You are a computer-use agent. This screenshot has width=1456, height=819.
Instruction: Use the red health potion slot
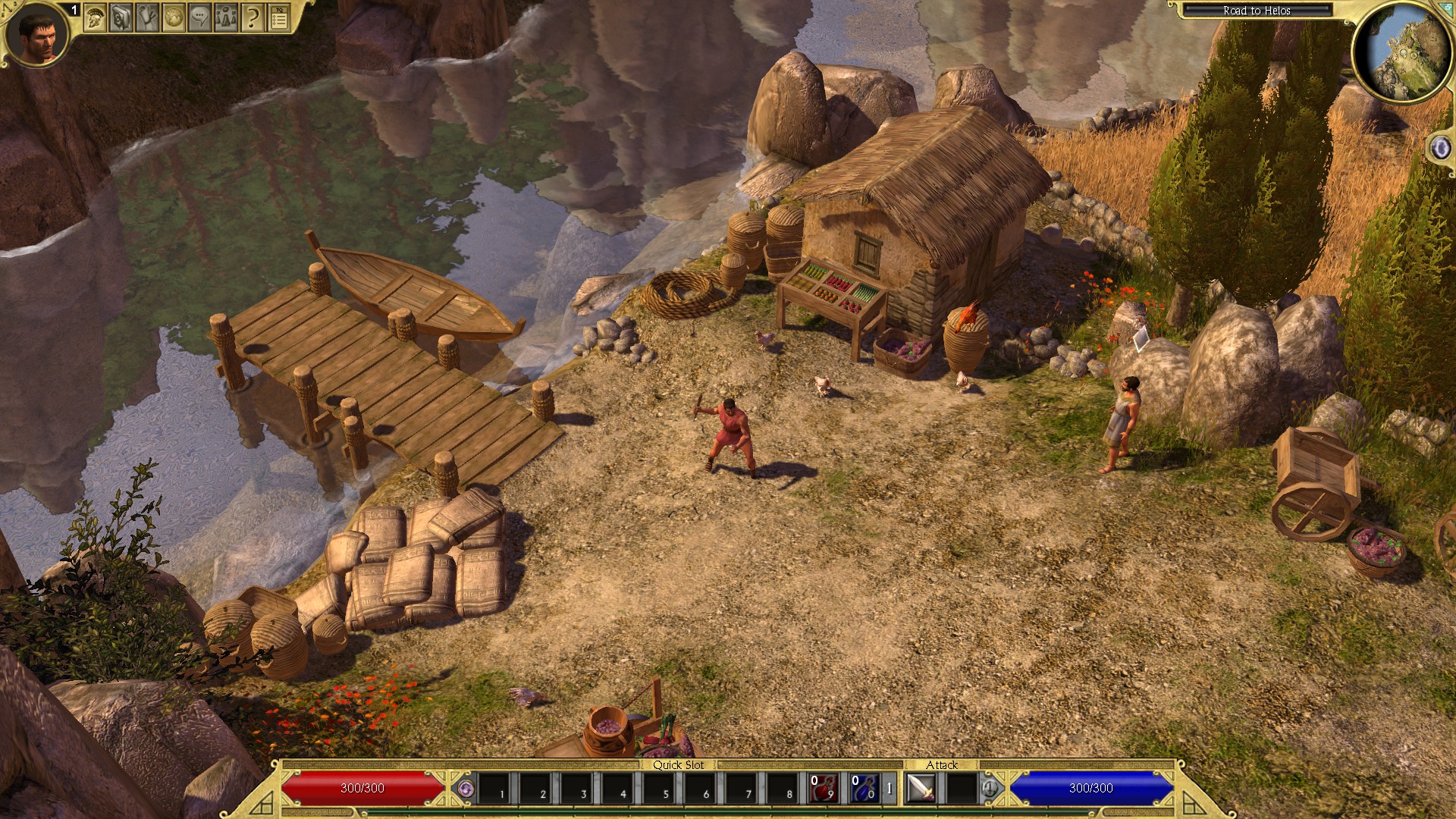click(x=823, y=789)
